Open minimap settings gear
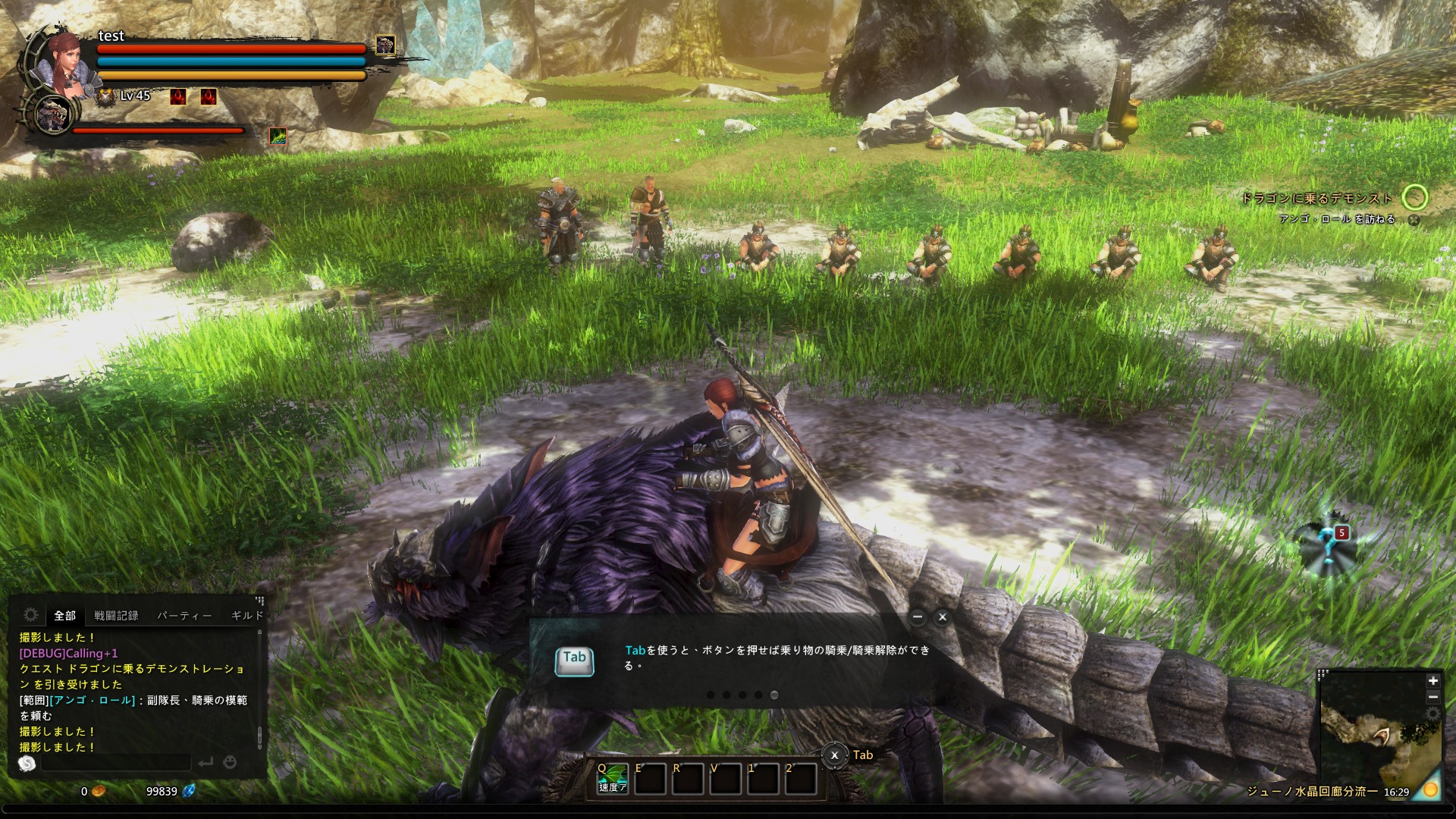Viewport: 1456px width, 819px height. coord(1432,714)
